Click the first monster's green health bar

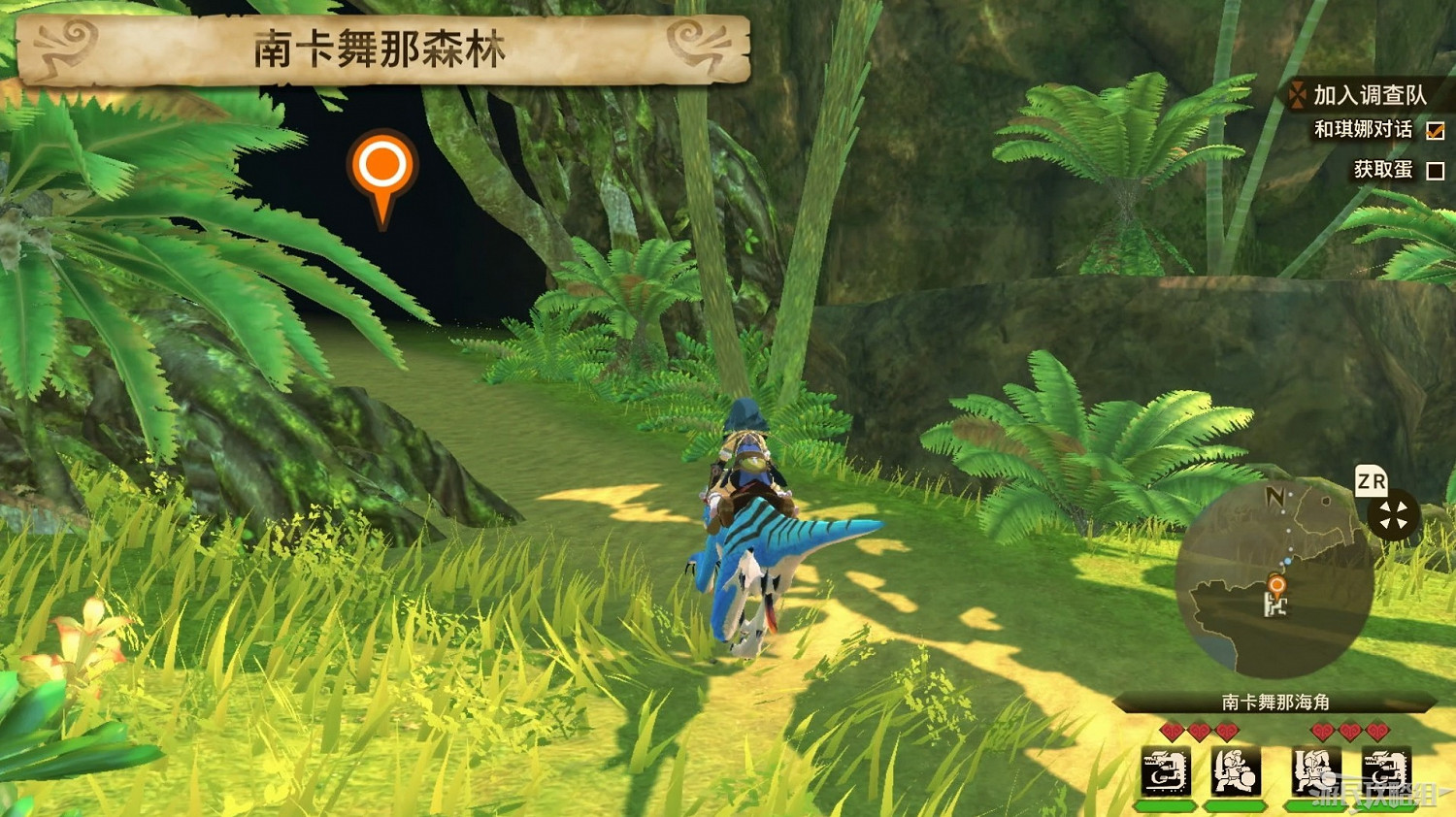(x=1163, y=805)
